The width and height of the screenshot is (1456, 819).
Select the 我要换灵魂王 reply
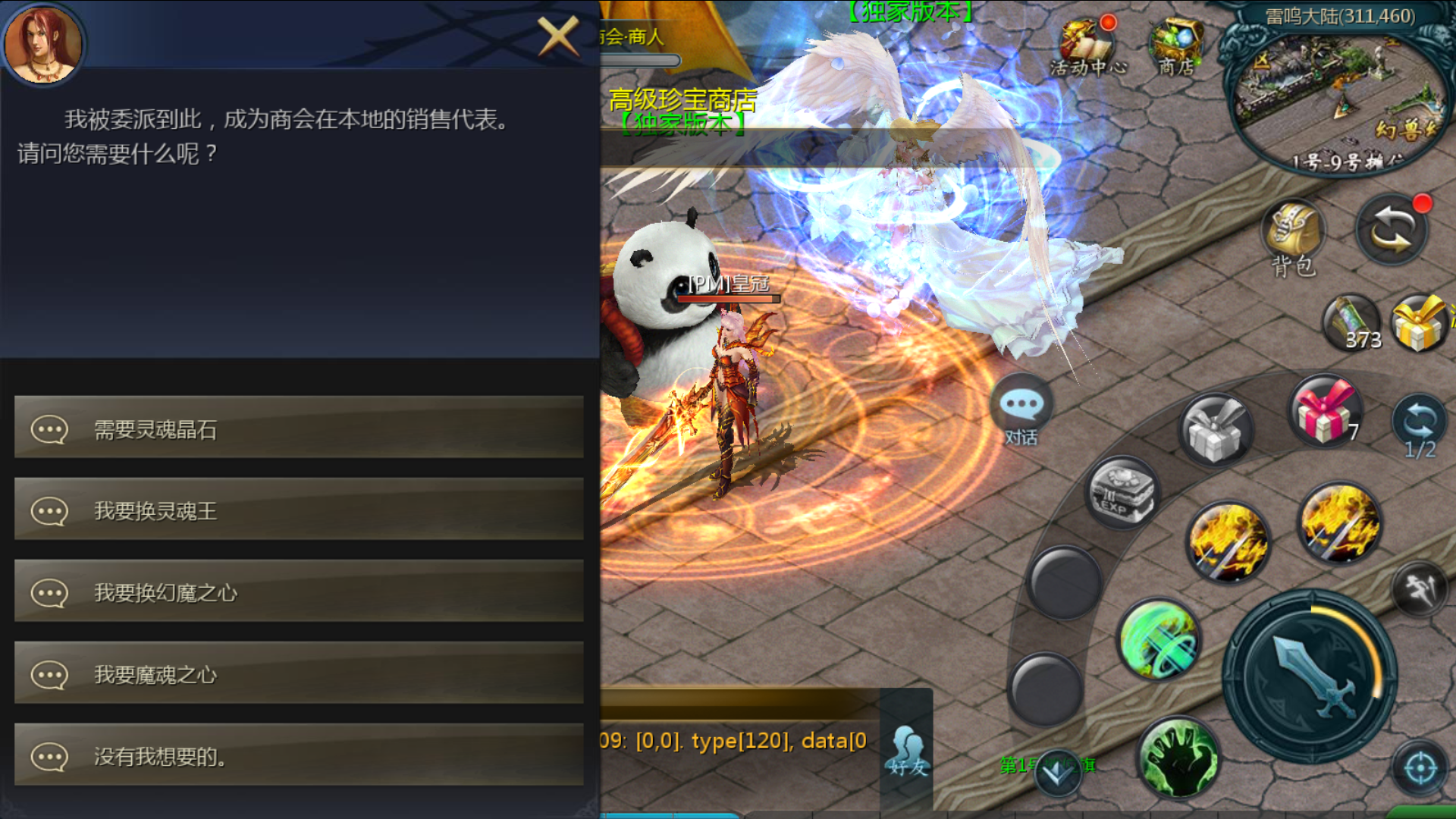point(299,510)
